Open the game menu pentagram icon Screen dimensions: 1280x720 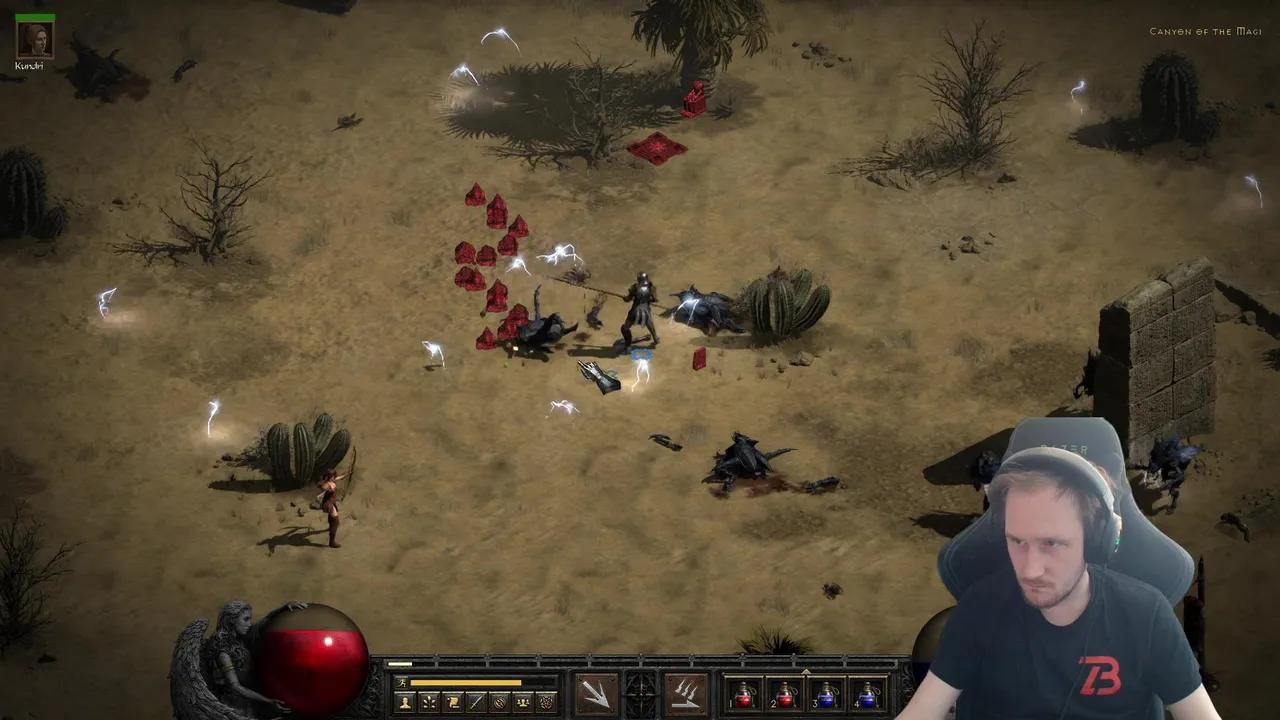(547, 702)
